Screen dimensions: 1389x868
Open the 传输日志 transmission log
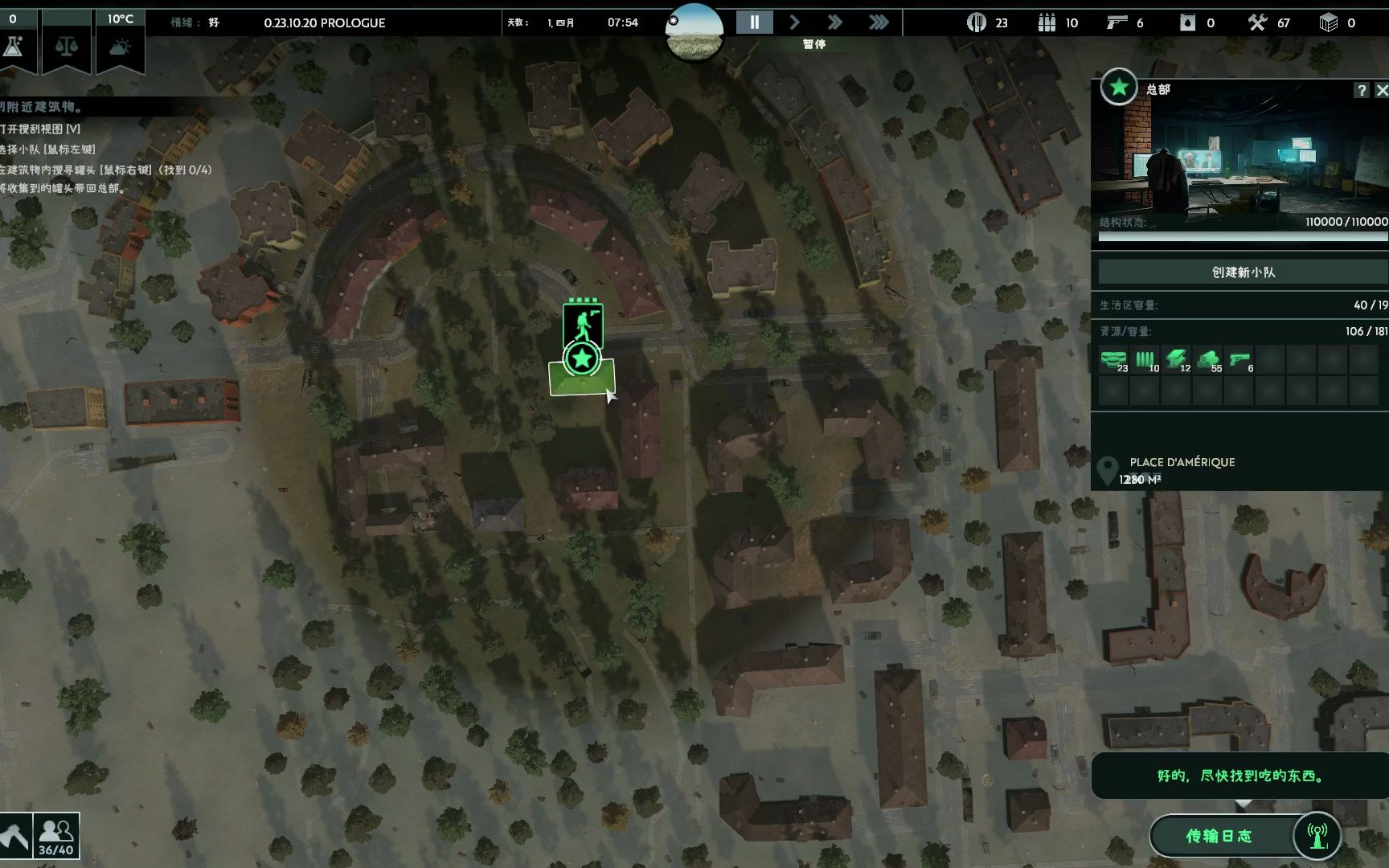click(x=1219, y=836)
